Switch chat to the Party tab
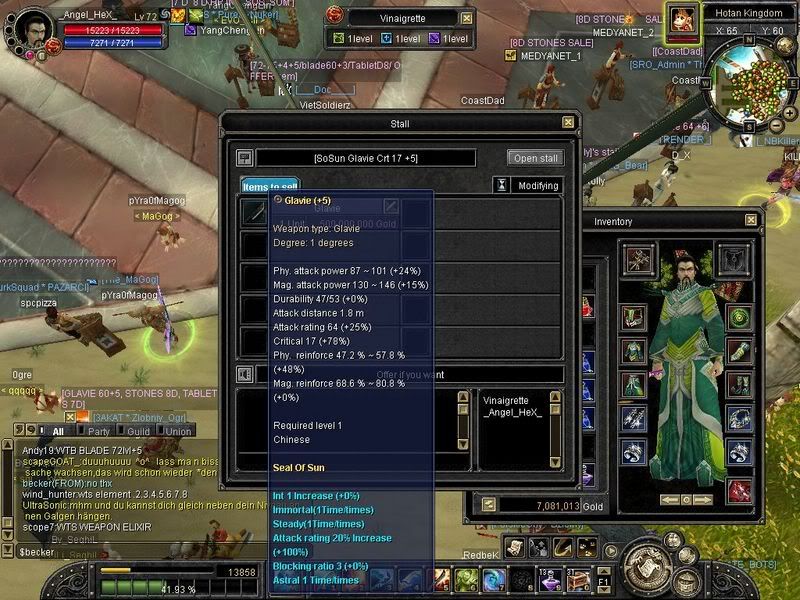 pyautogui.click(x=99, y=431)
